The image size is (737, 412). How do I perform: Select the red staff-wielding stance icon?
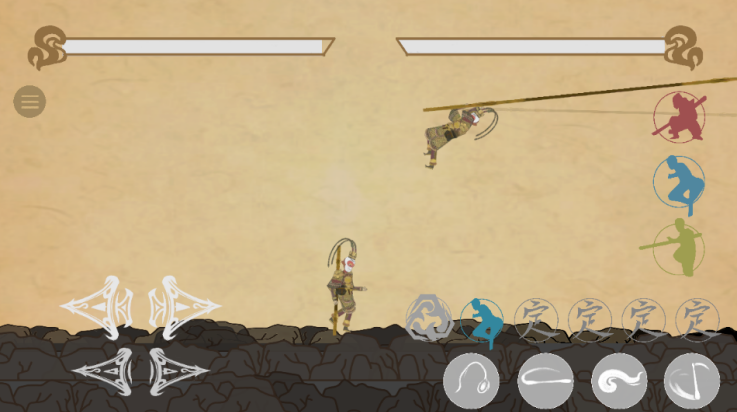[x=679, y=117]
